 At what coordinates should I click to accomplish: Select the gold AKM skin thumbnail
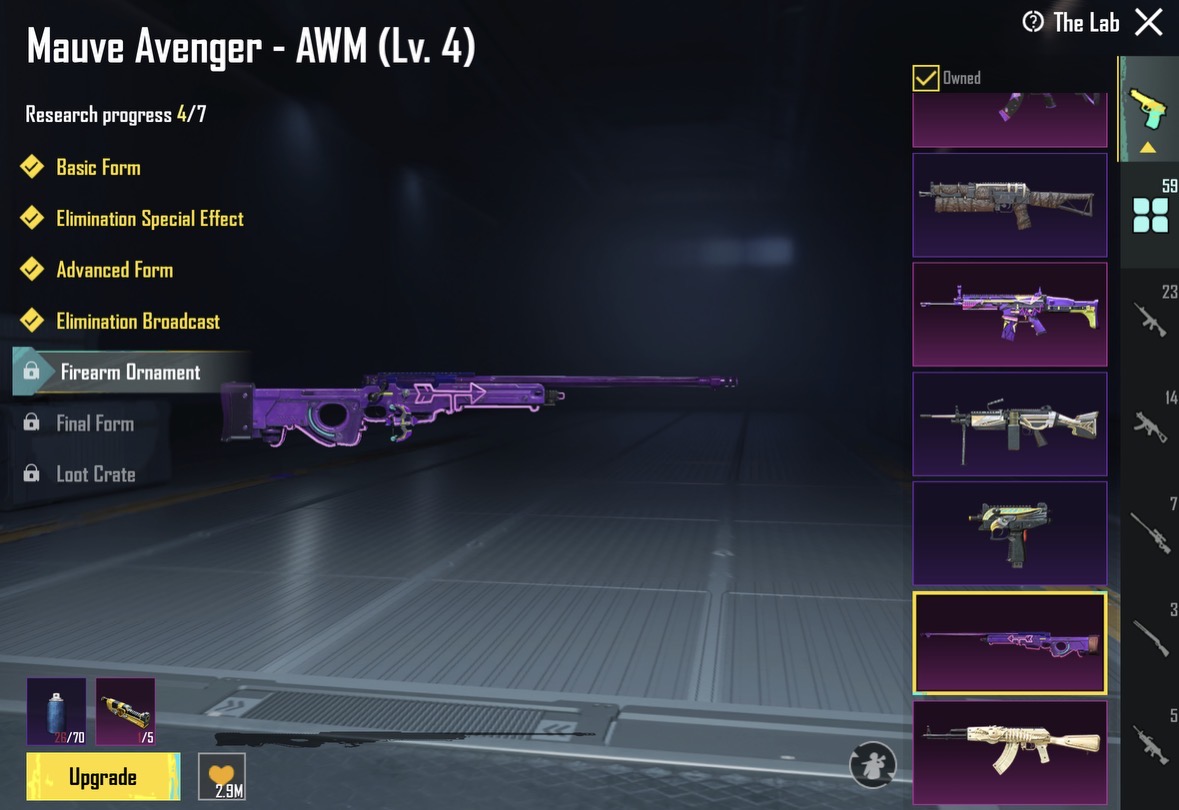click(x=1009, y=751)
